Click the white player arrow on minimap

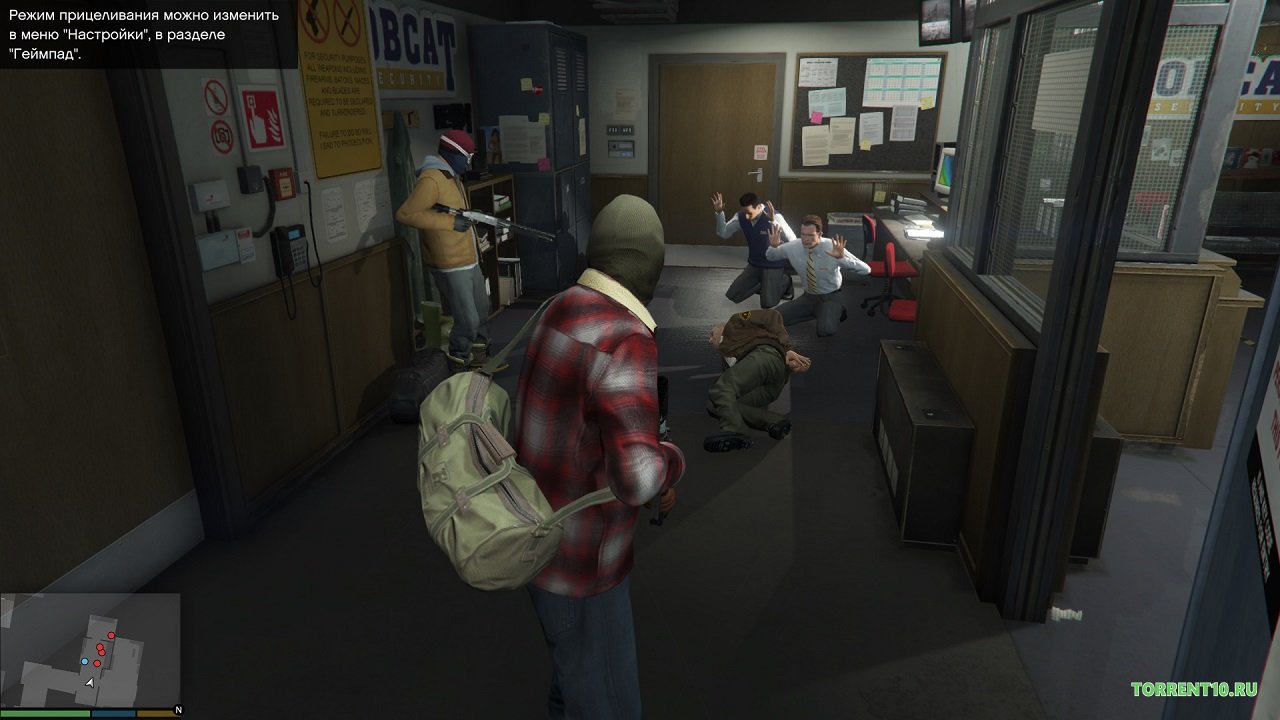90,681
